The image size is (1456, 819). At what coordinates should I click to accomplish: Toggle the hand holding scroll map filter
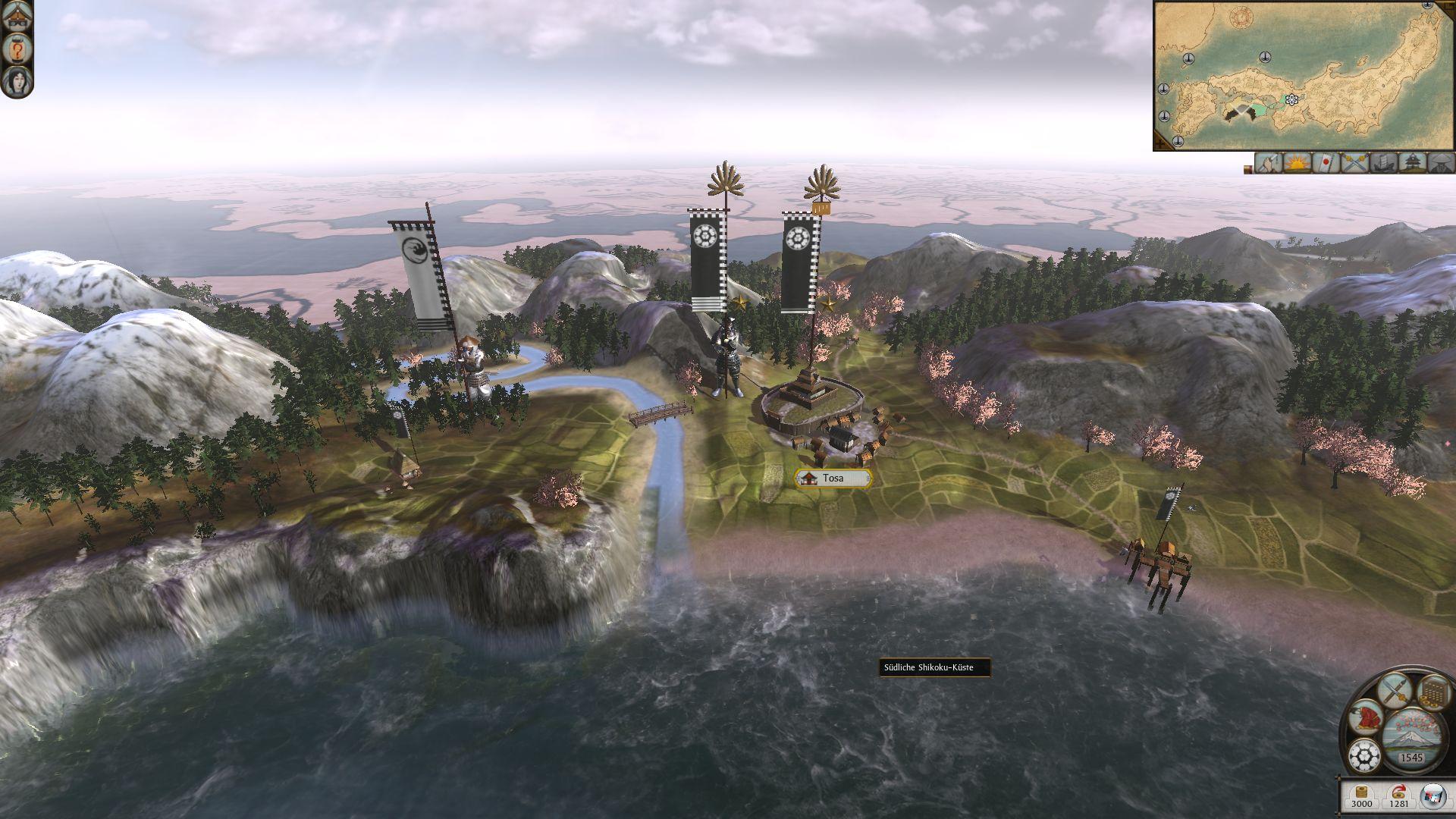click(1269, 163)
